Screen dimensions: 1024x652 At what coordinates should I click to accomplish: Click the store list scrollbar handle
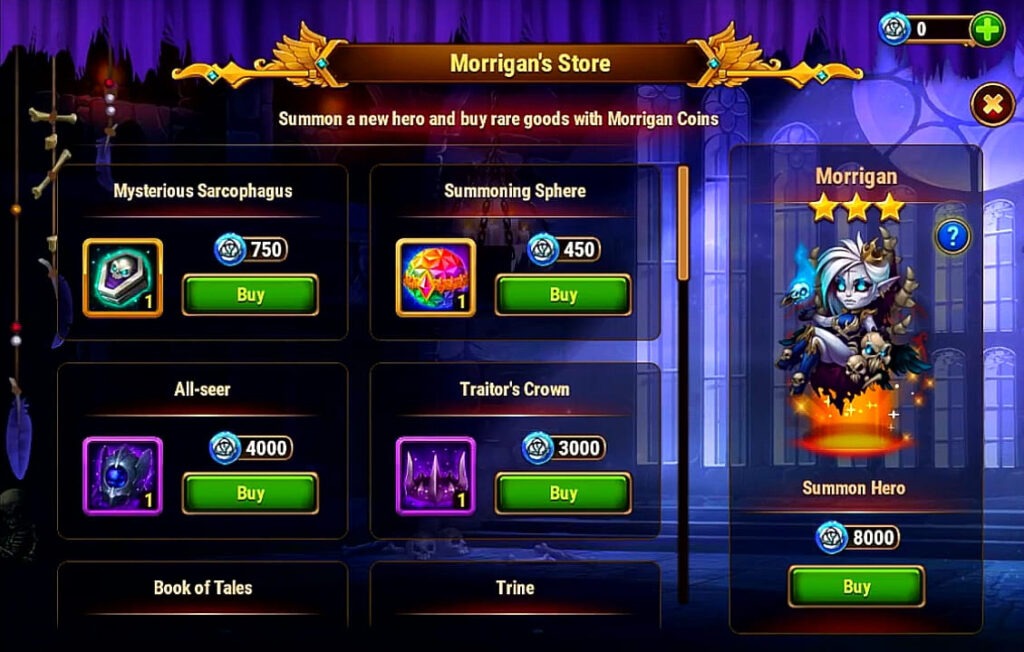(684, 222)
